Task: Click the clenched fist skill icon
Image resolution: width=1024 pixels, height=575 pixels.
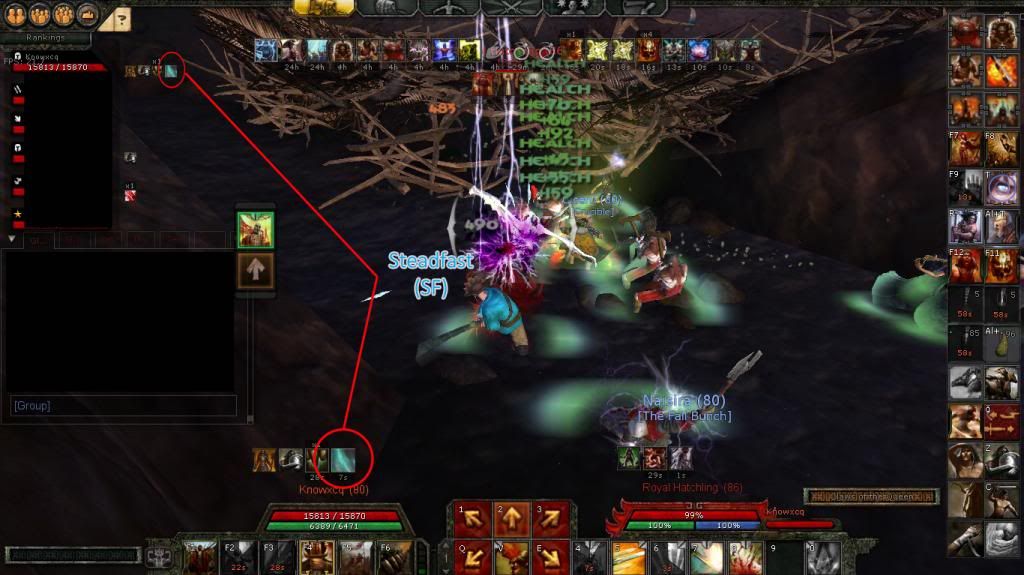Action: (x=965, y=540)
